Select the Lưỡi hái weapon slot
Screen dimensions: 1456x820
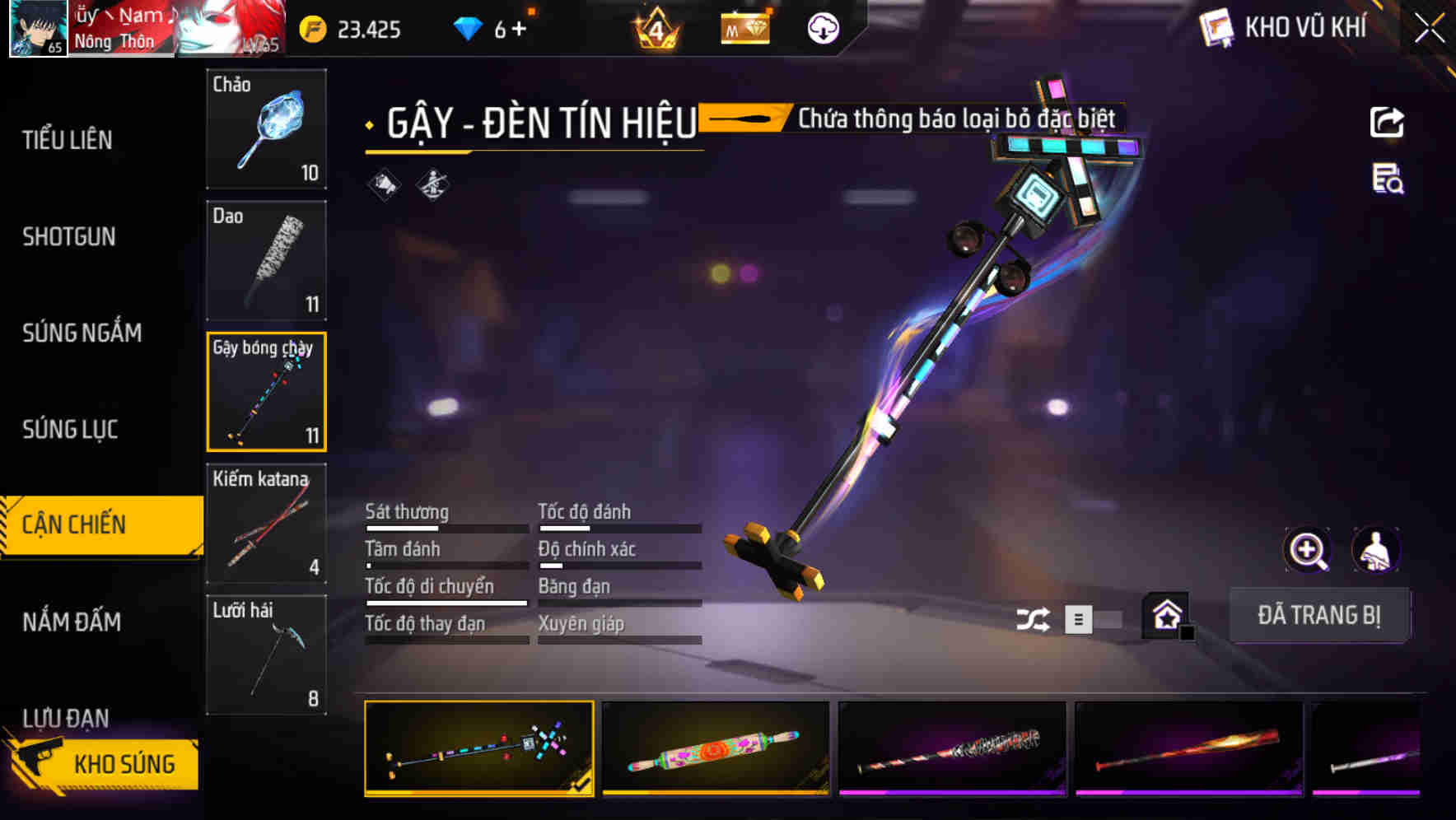point(266,655)
